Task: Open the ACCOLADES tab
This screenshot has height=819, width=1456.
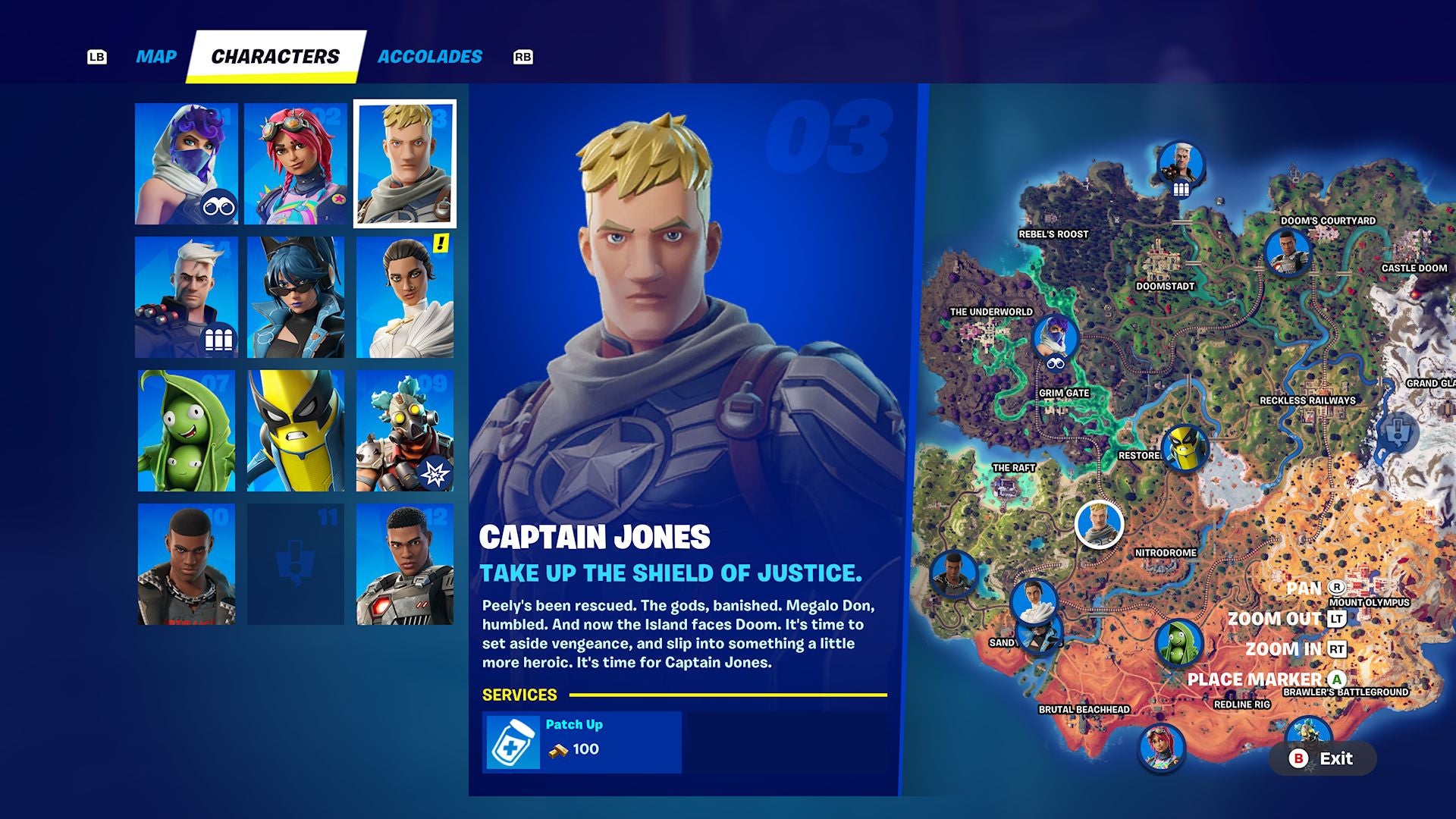Action: 429,55
